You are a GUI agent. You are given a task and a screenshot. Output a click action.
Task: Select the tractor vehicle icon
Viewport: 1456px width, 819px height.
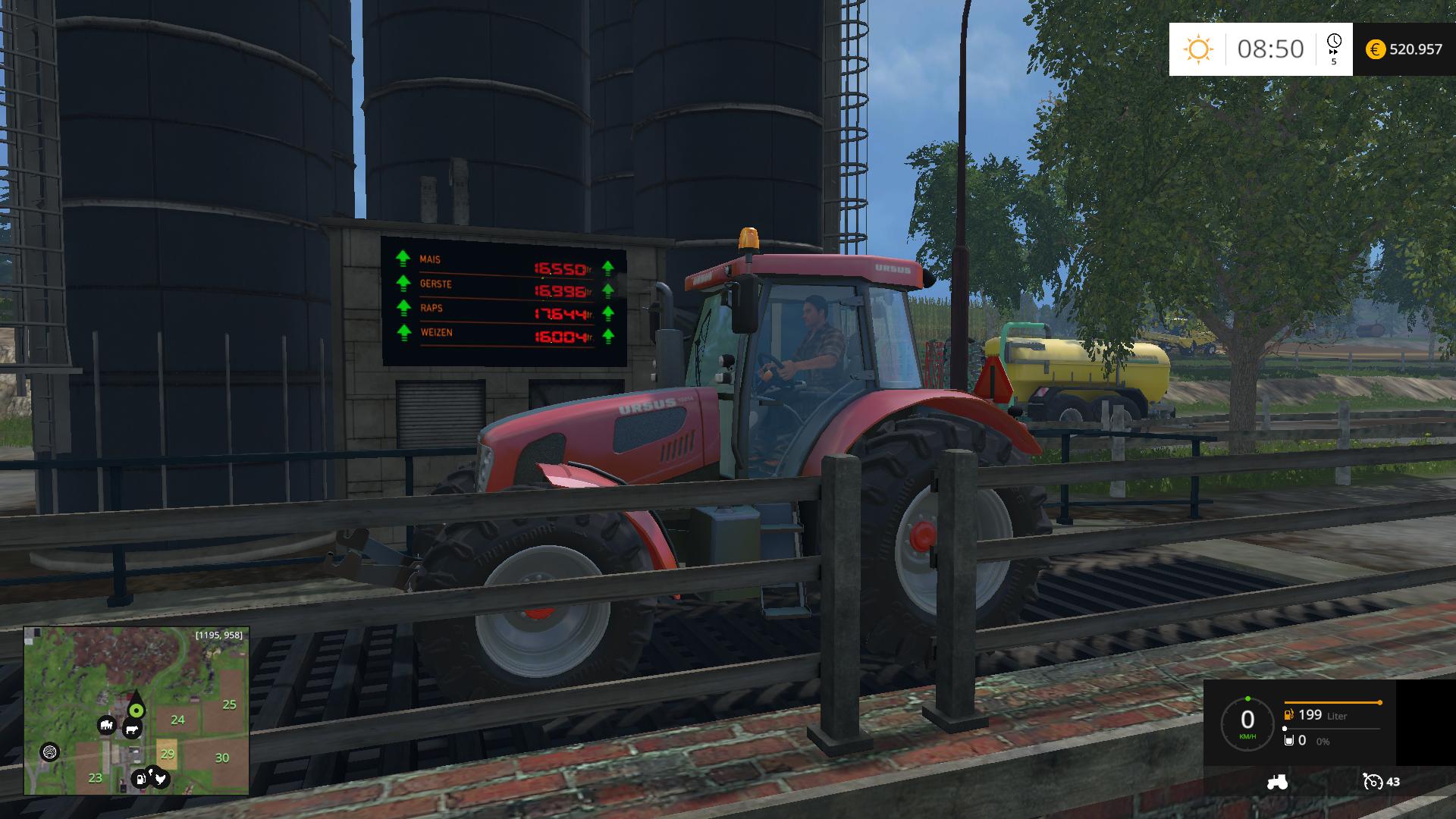[1277, 783]
